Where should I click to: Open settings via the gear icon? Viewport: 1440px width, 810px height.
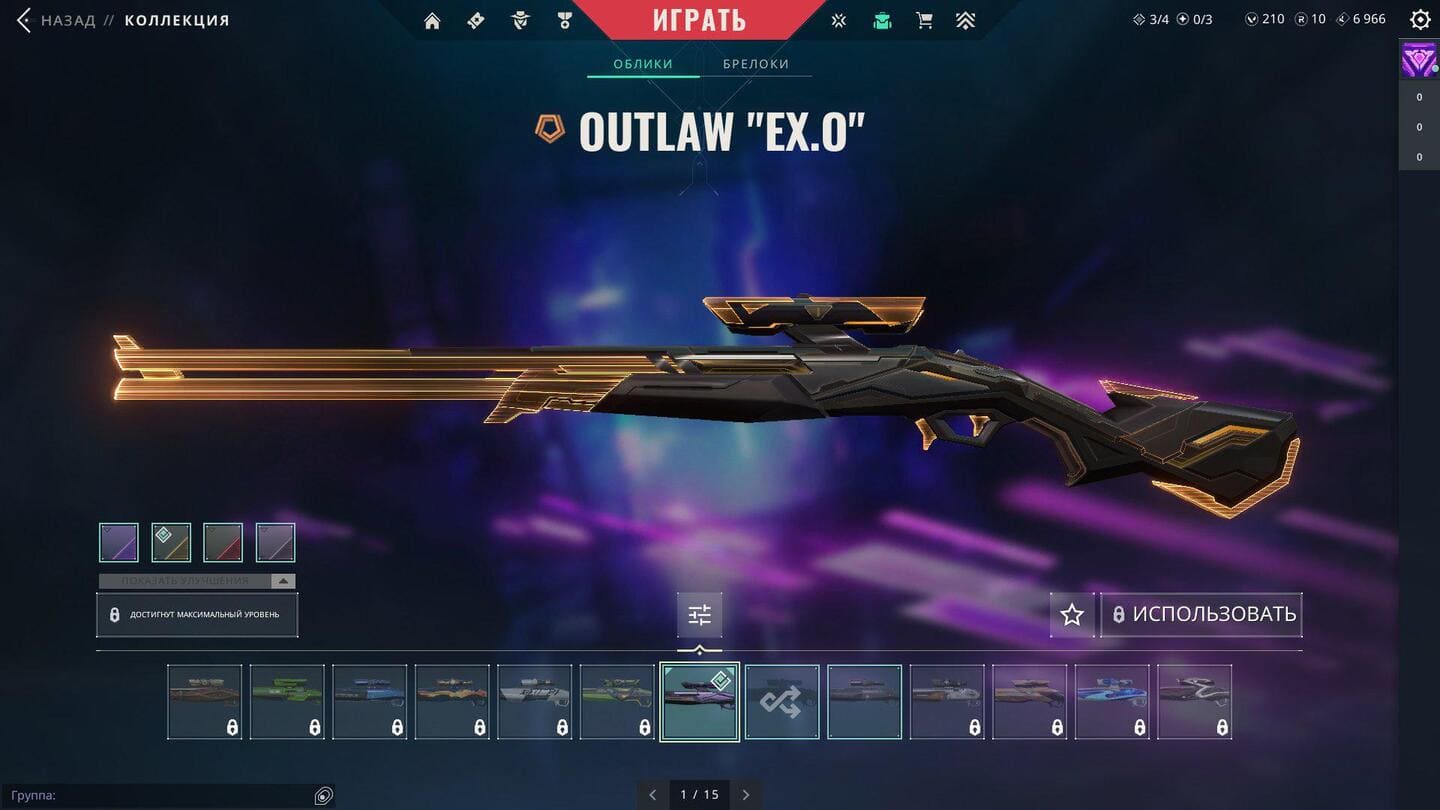point(1420,20)
